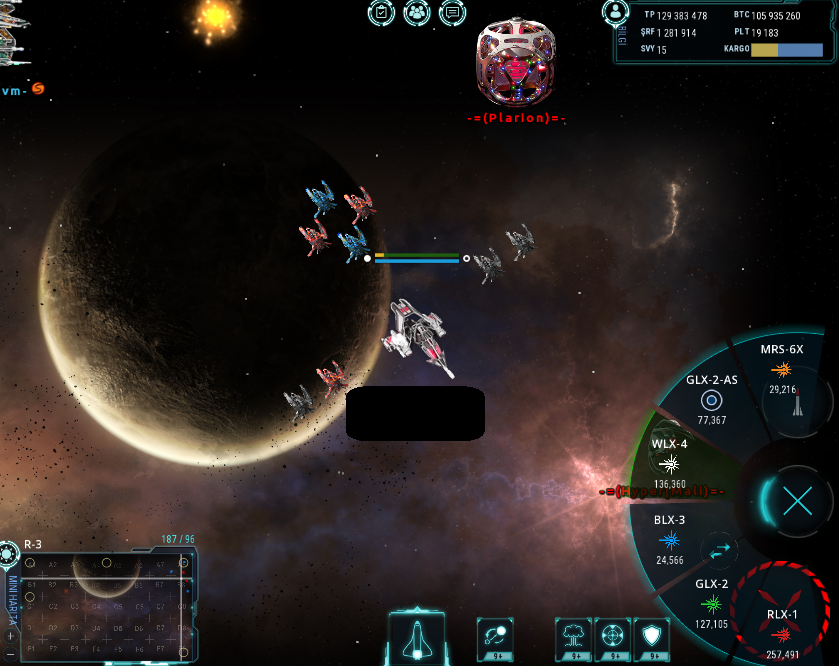Image resolution: width=839 pixels, height=666 pixels.
Task: Open the quest clipboard icon
Action: coord(381,13)
